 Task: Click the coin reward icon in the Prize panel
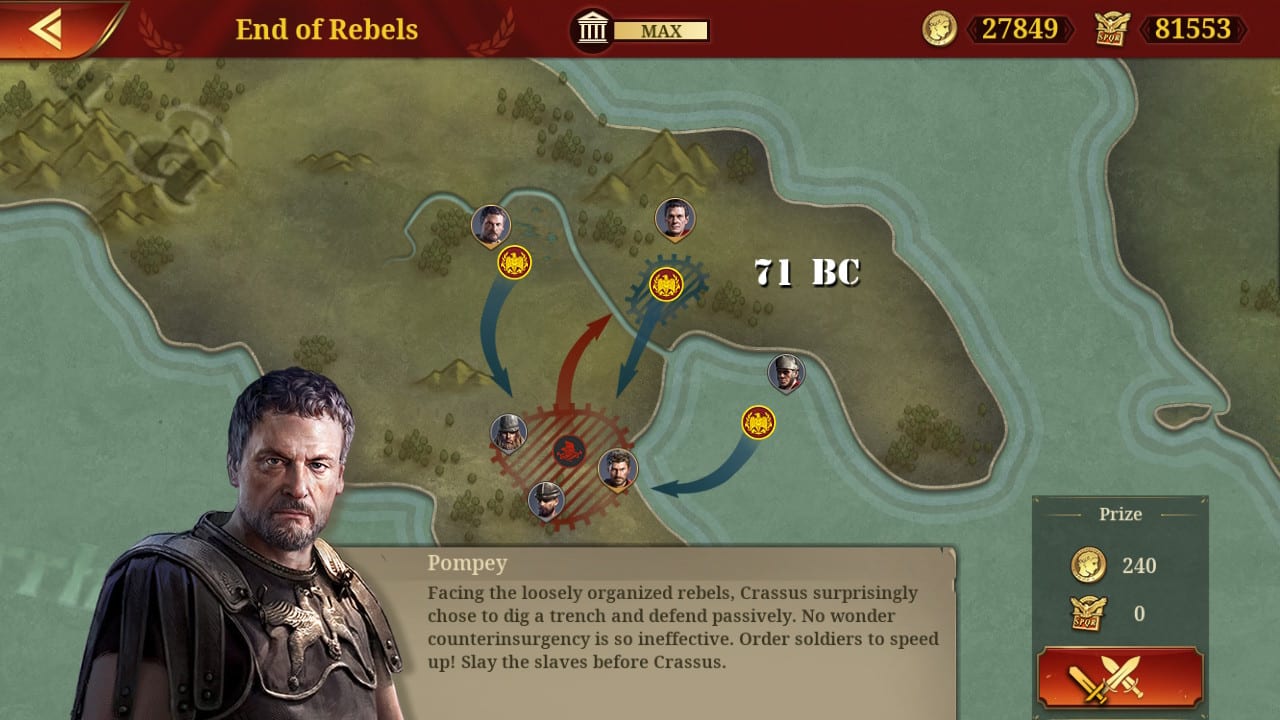tap(1090, 565)
